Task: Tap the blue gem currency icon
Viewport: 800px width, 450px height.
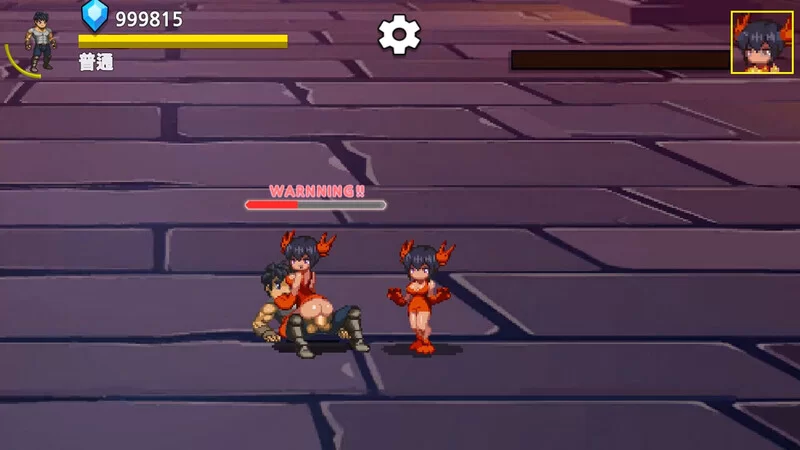Action: pyautogui.click(x=95, y=15)
